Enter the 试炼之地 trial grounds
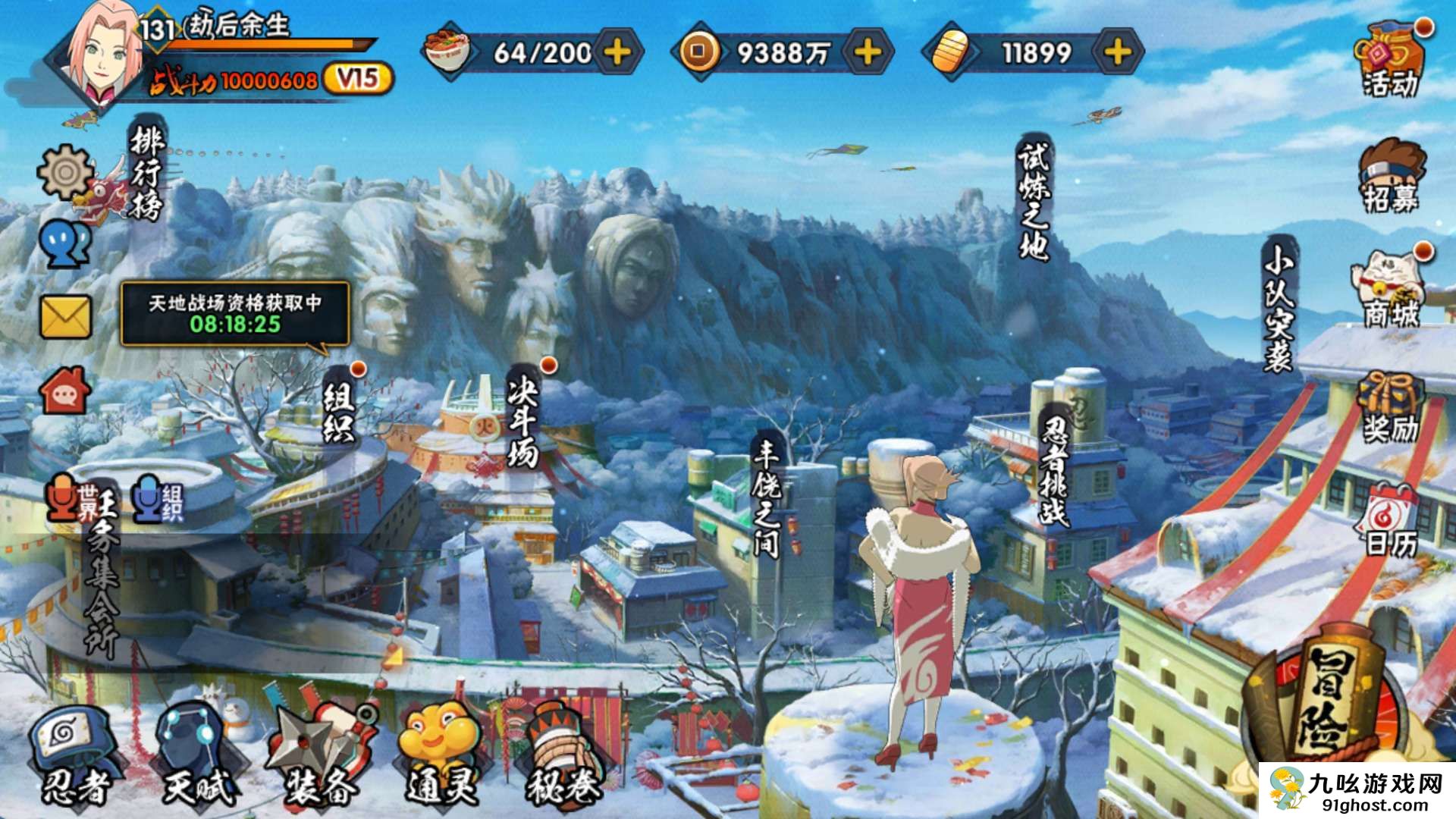Viewport: 1456px width, 819px height. (x=1033, y=201)
